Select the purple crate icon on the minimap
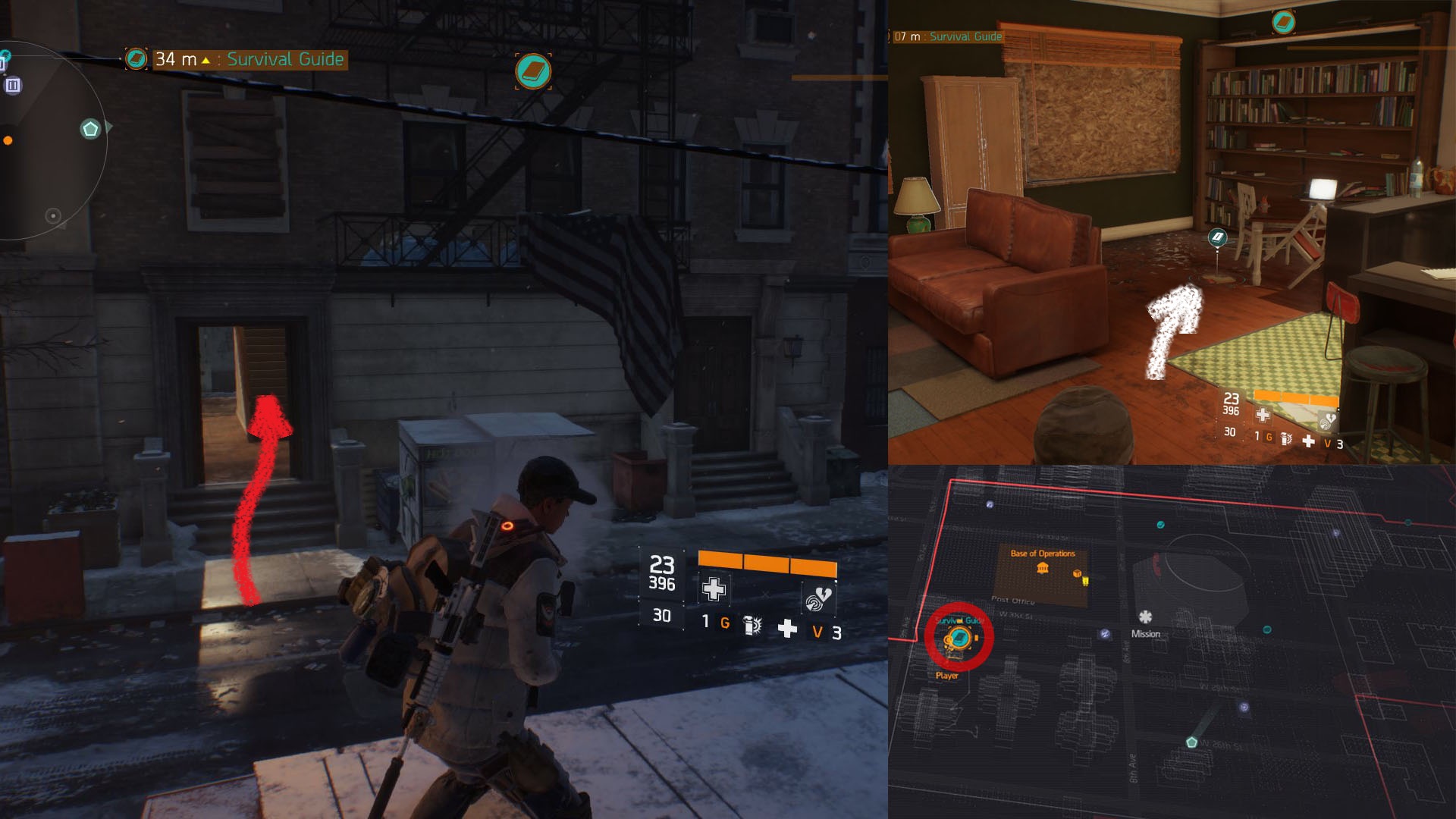 coord(13,85)
